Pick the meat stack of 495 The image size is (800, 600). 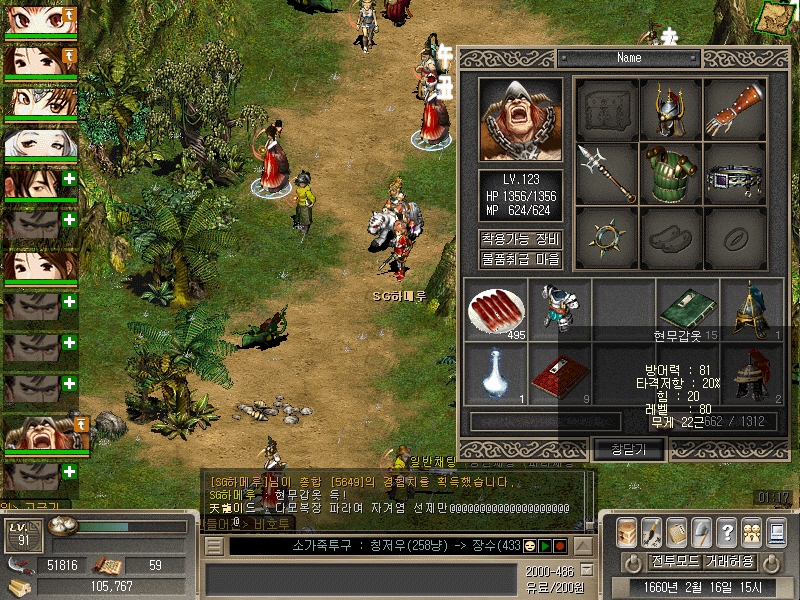495,309
